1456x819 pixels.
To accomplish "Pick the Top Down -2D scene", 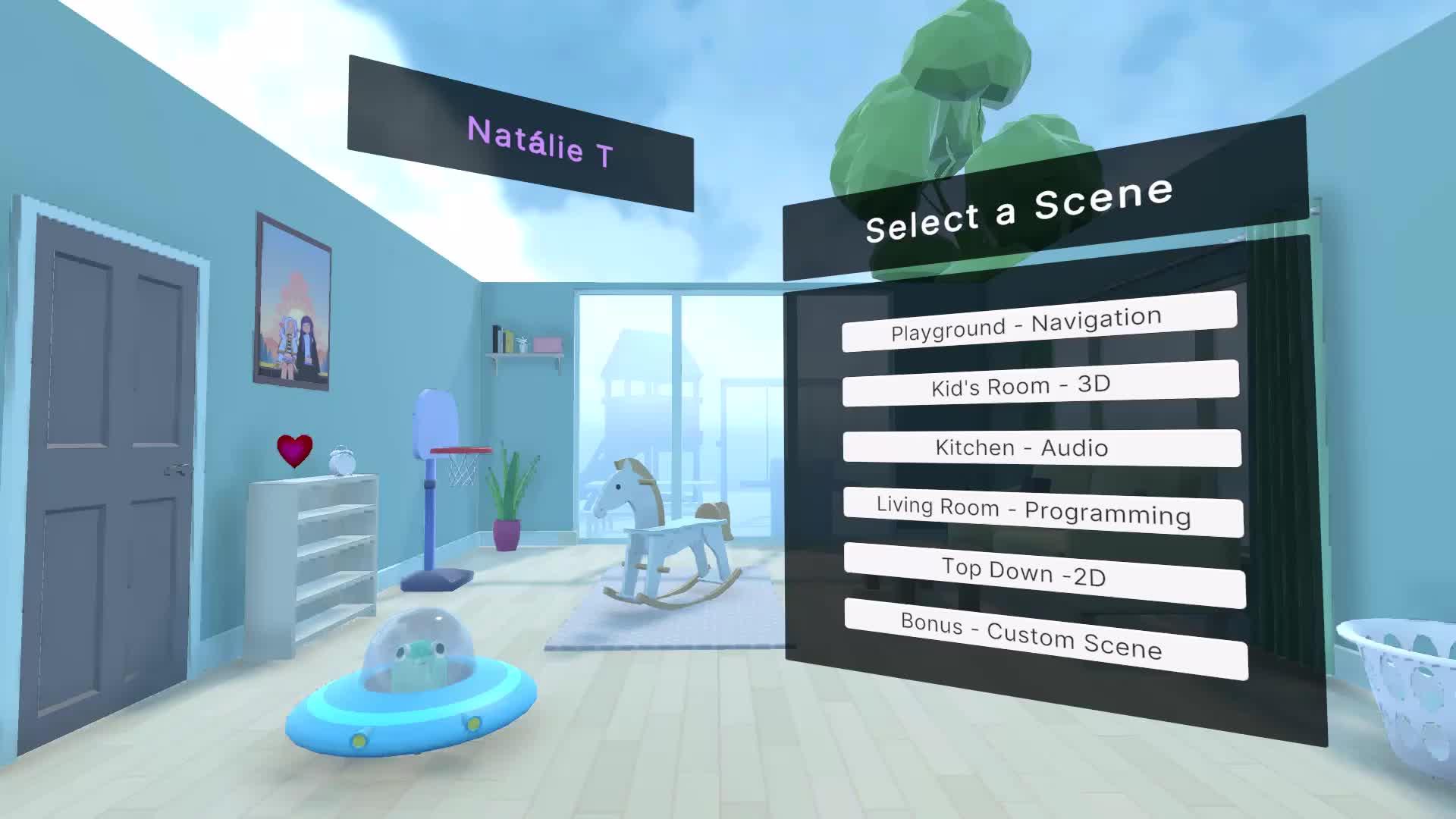I will point(1044,574).
